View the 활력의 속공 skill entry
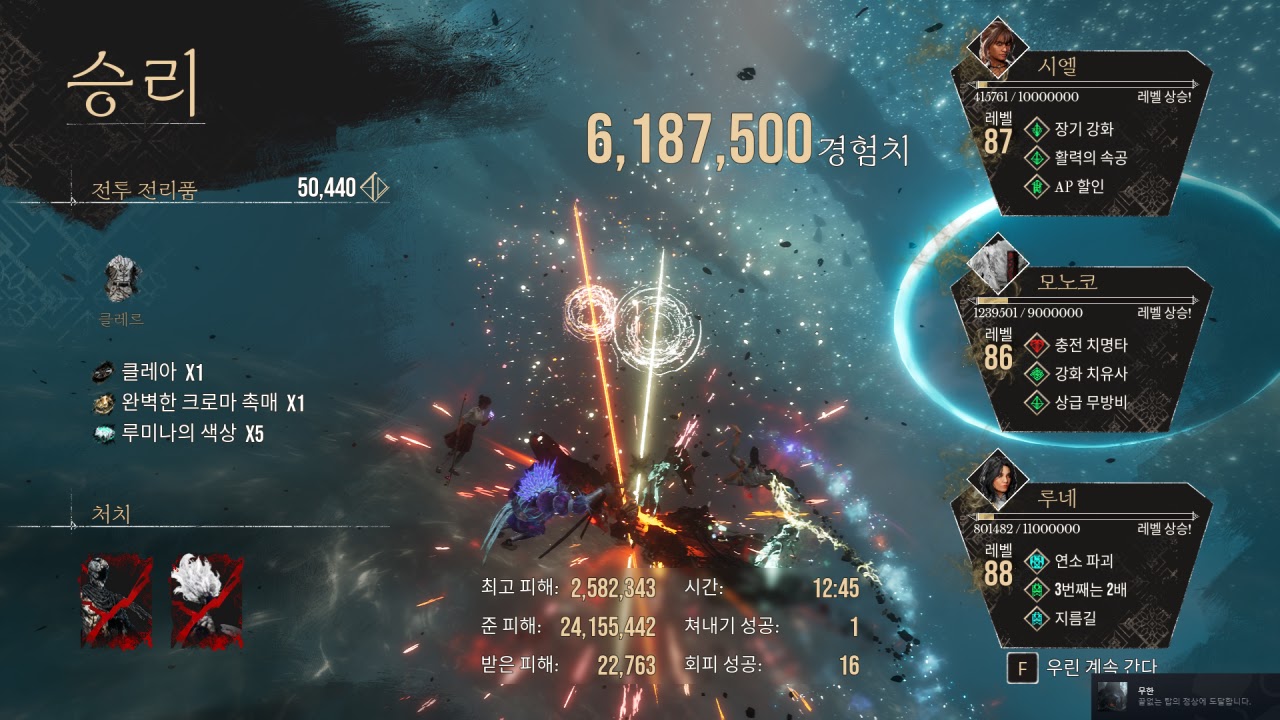The height and width of the screenshot is (720, 1280). click(x=1078, y=157)
